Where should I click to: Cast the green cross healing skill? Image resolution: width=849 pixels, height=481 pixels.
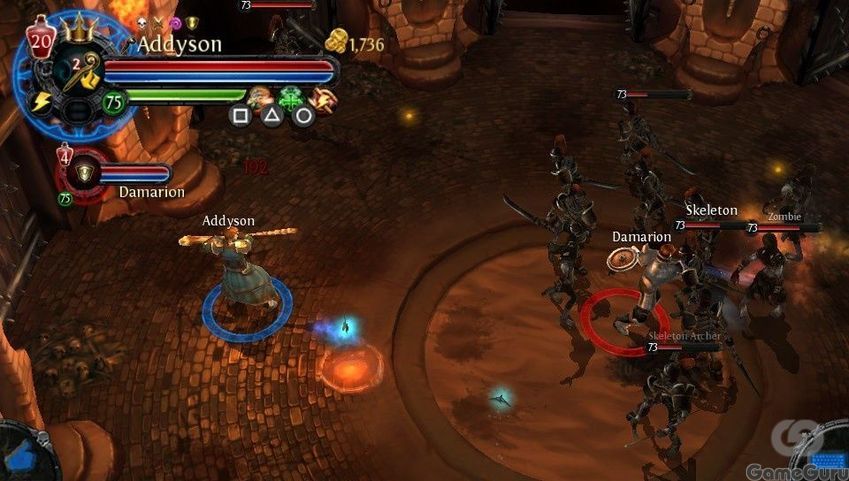point(291,98)
